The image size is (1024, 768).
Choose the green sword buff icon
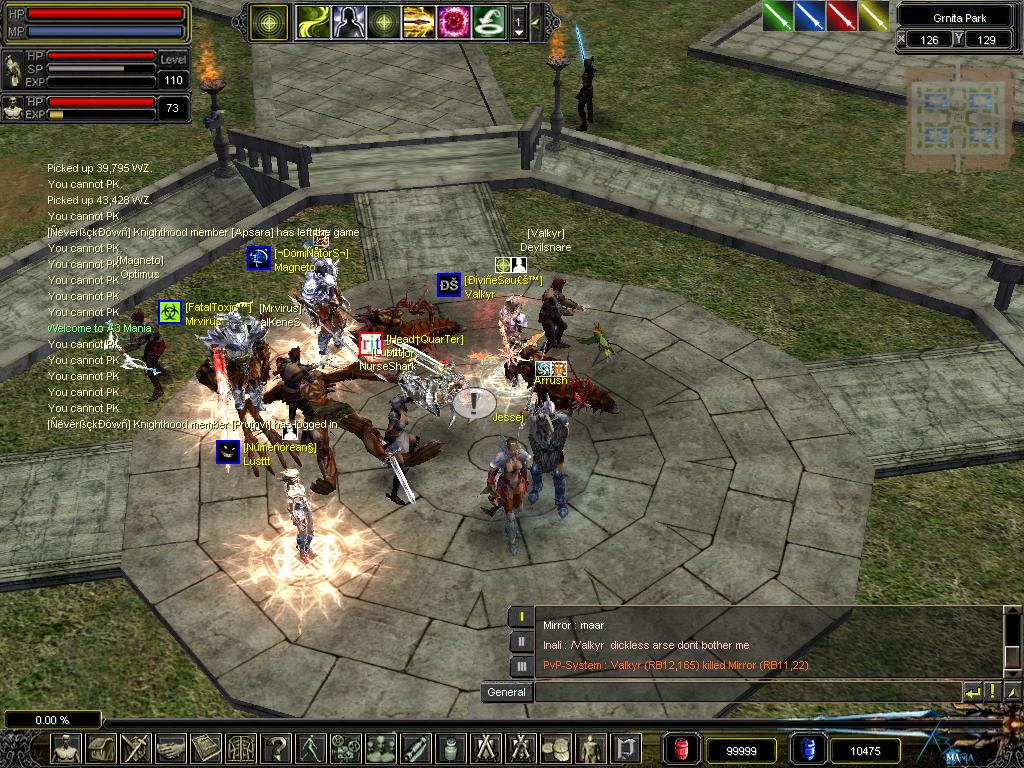[x=778, y=16]
